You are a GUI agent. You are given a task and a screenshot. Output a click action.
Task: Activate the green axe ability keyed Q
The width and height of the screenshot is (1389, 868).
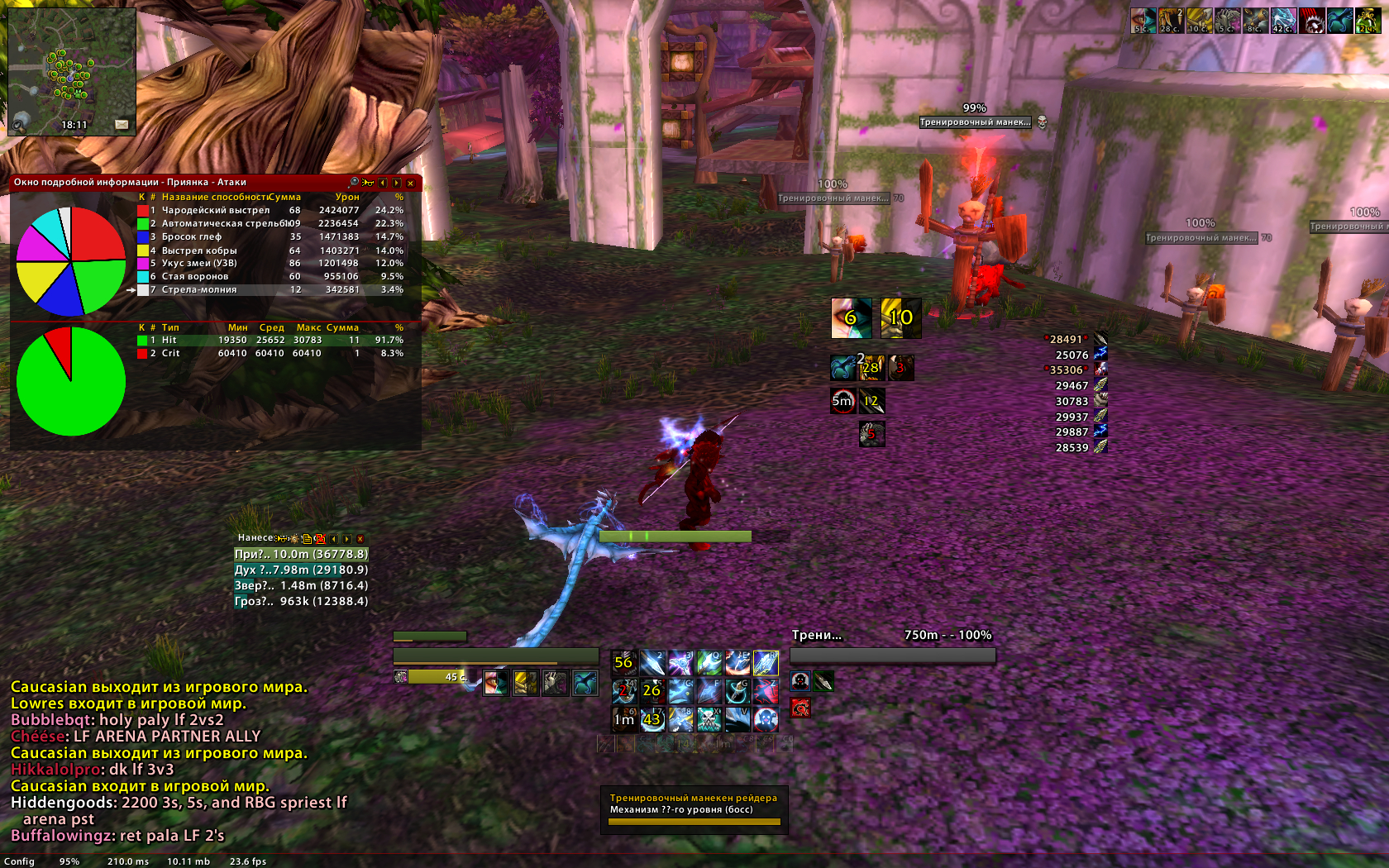[709, 662]
